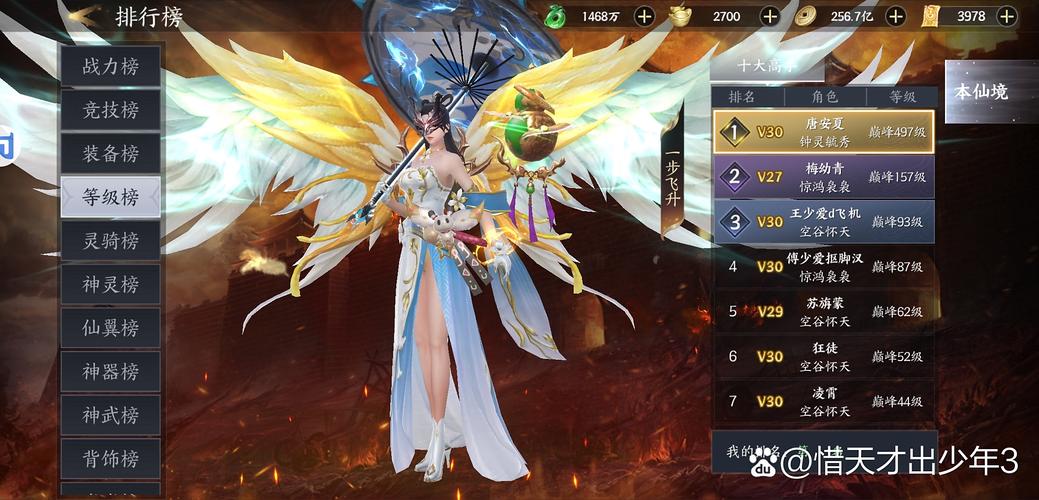View rank 3 player 王少爱d飞机

824,222
